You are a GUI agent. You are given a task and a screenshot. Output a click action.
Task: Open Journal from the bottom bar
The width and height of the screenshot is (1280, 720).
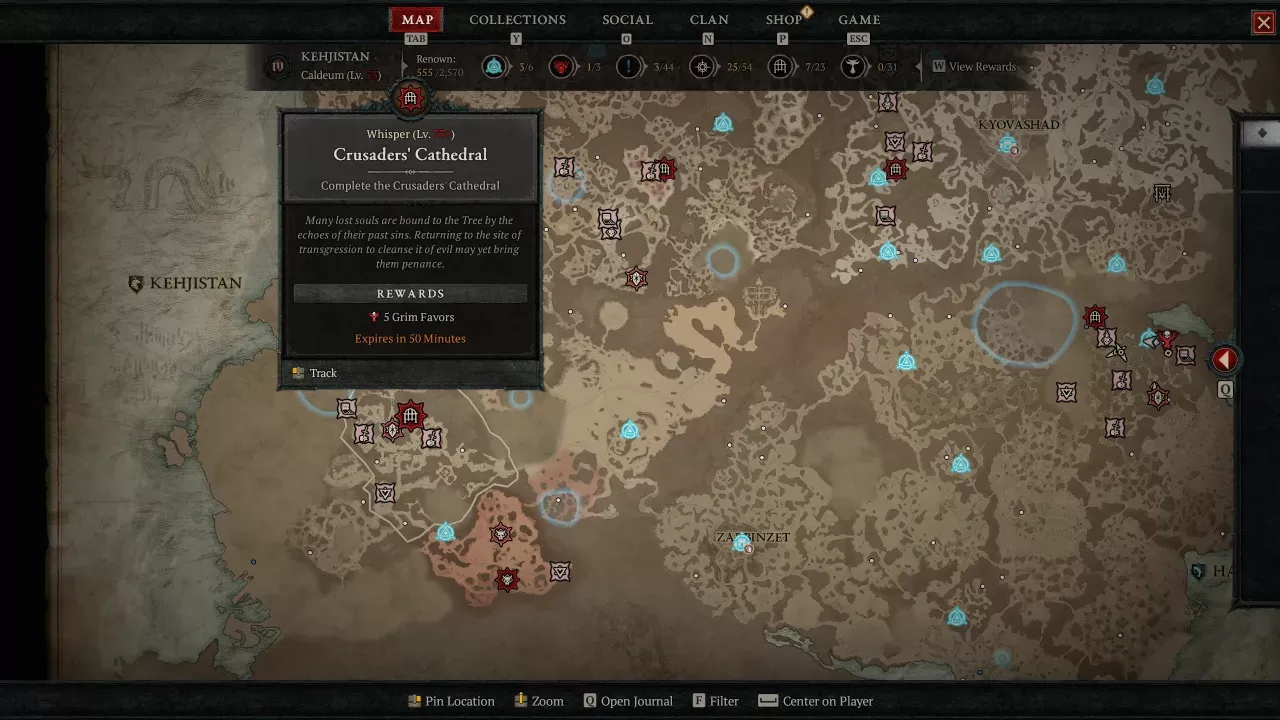628,701
